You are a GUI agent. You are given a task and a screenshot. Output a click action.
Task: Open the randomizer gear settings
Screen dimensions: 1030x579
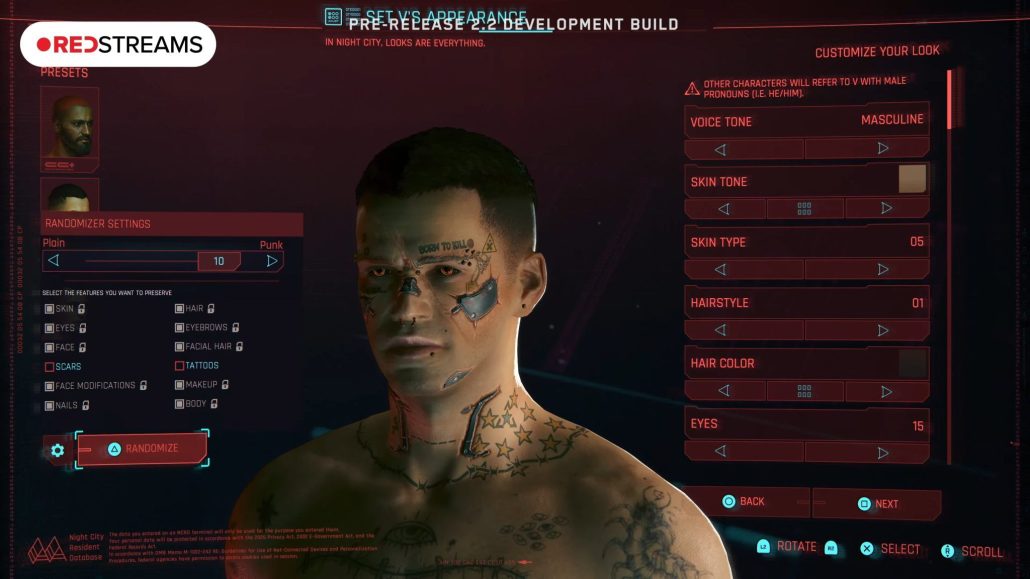pos(57,450)
